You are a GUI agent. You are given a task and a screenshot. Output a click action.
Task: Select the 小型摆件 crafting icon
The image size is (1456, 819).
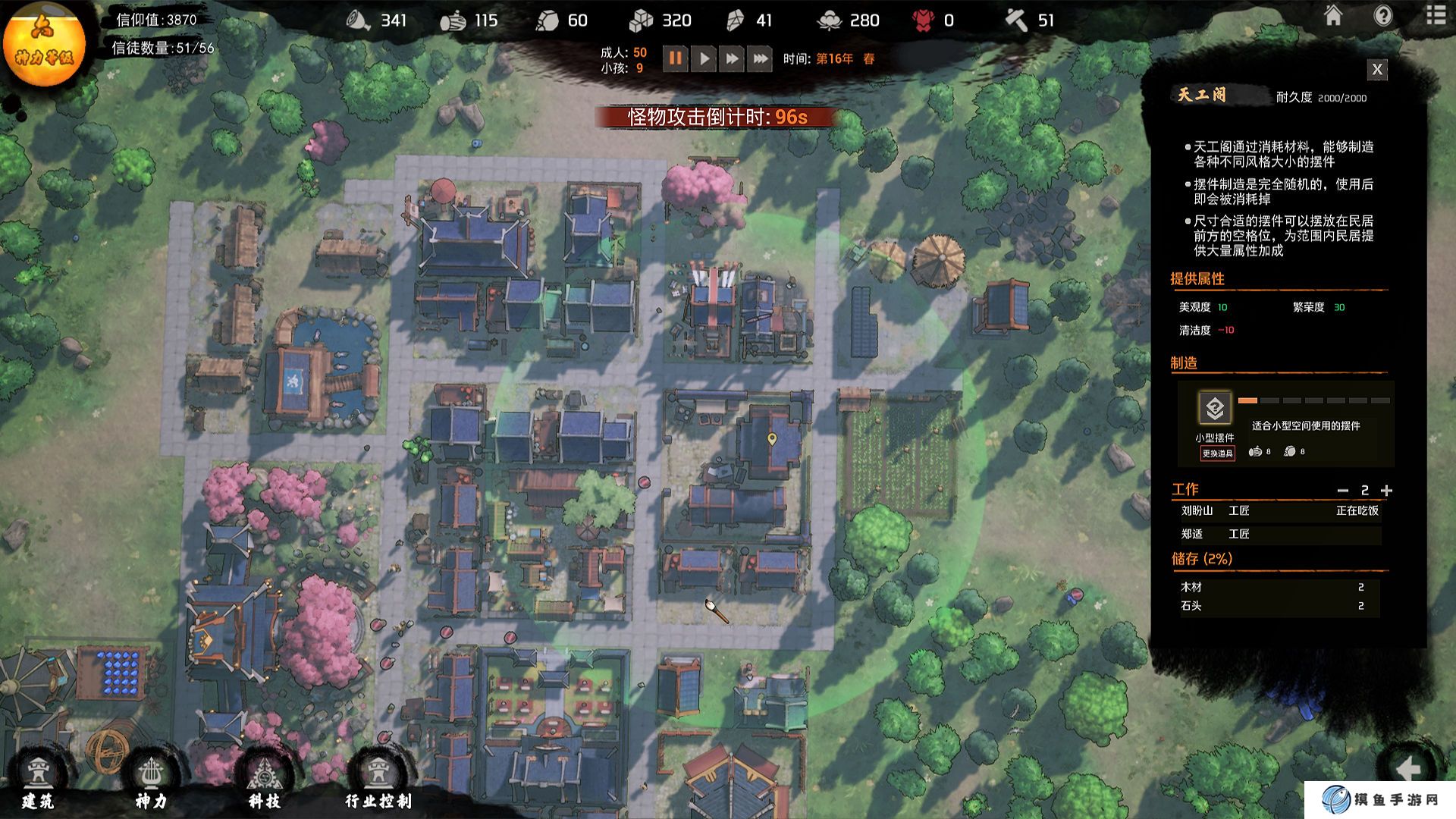click(1215, 409)
